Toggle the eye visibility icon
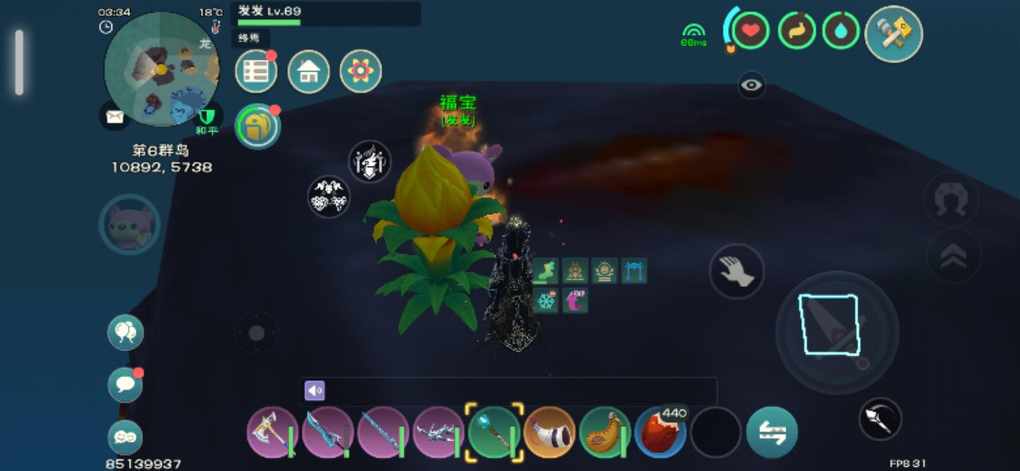Screen dimensions: 1020x471 (x=752, y=86)
